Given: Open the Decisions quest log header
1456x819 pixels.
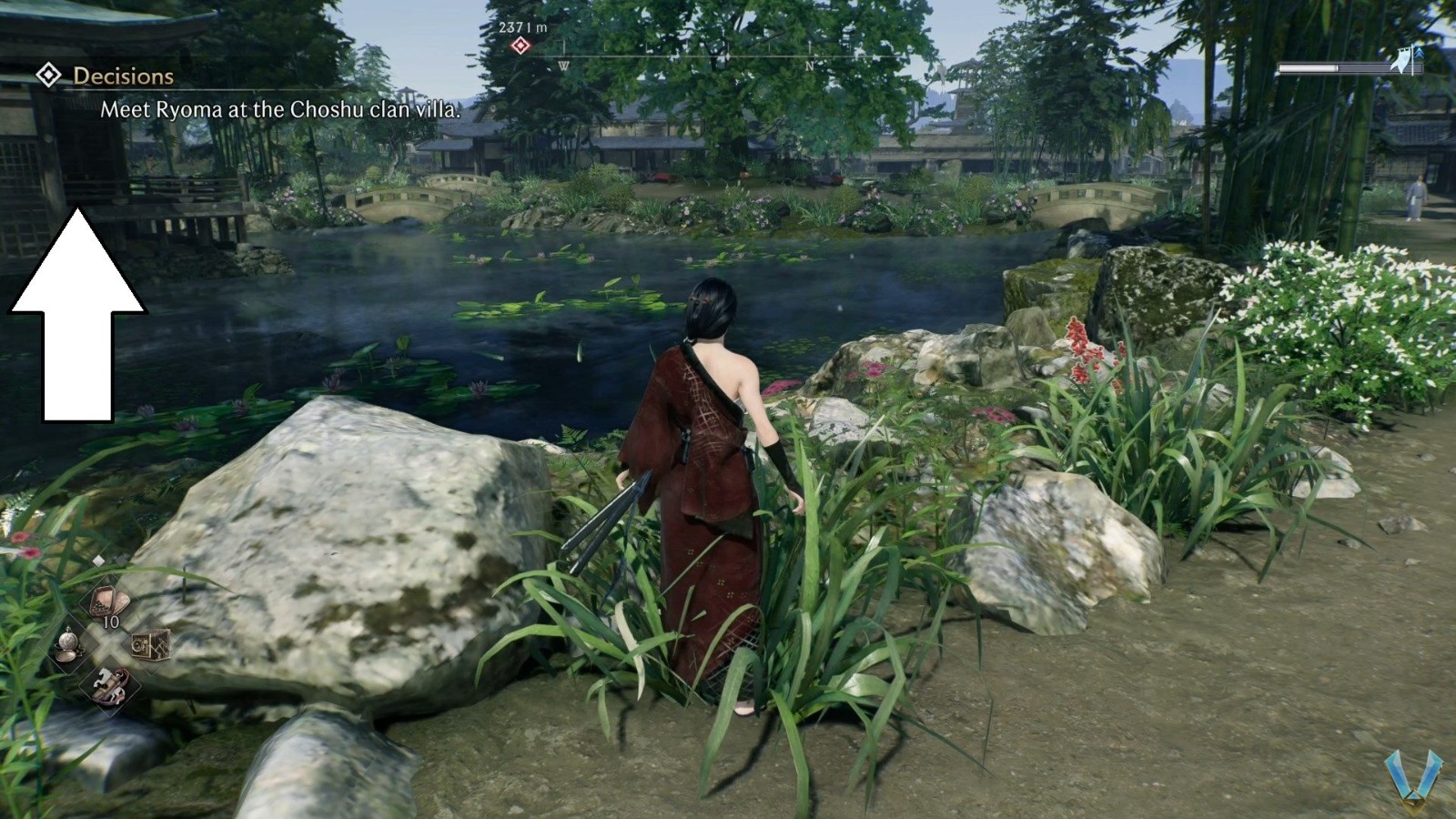Looking at the screenshot, I should (x=123, y=76).
